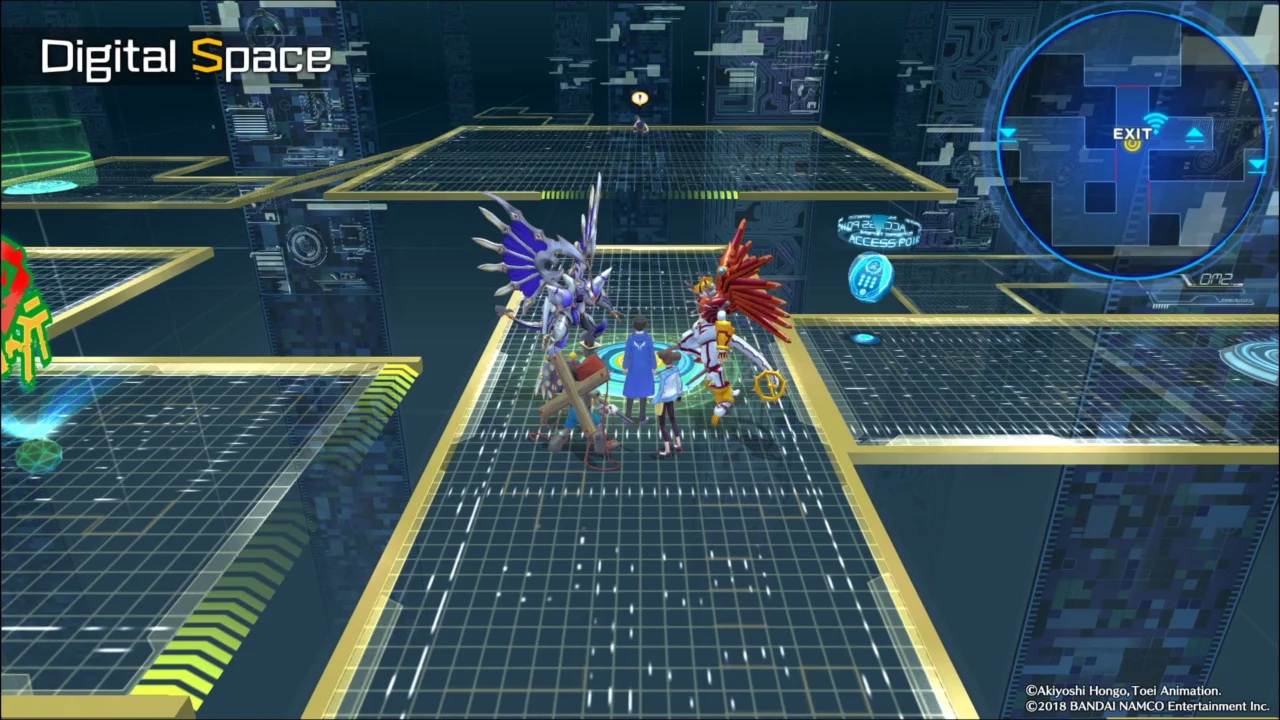
Task: Select the protagonist standing on the warp pad
Action: click(x=641, y=365)
